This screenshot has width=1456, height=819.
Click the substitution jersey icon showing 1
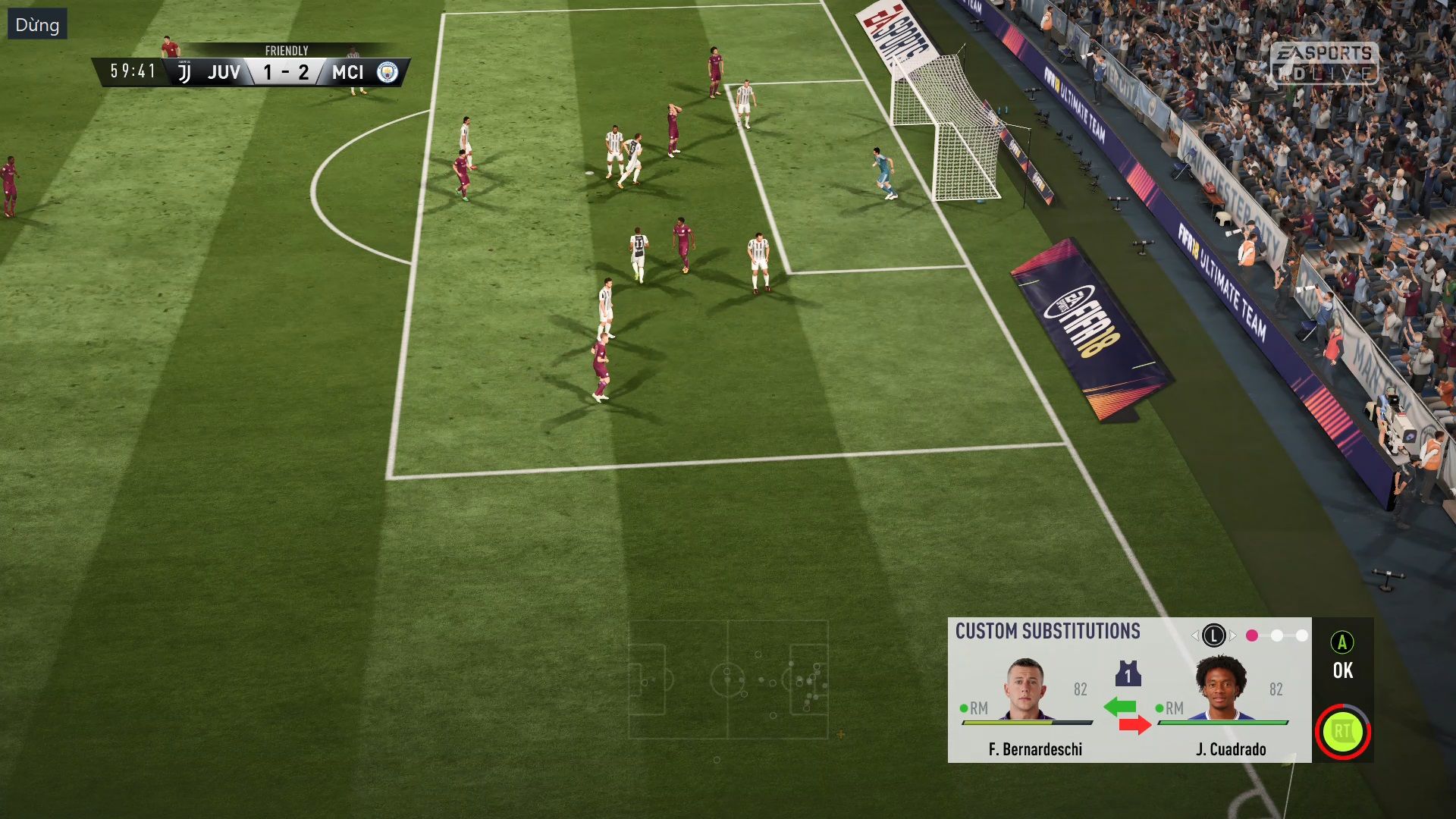(1128, 673)
